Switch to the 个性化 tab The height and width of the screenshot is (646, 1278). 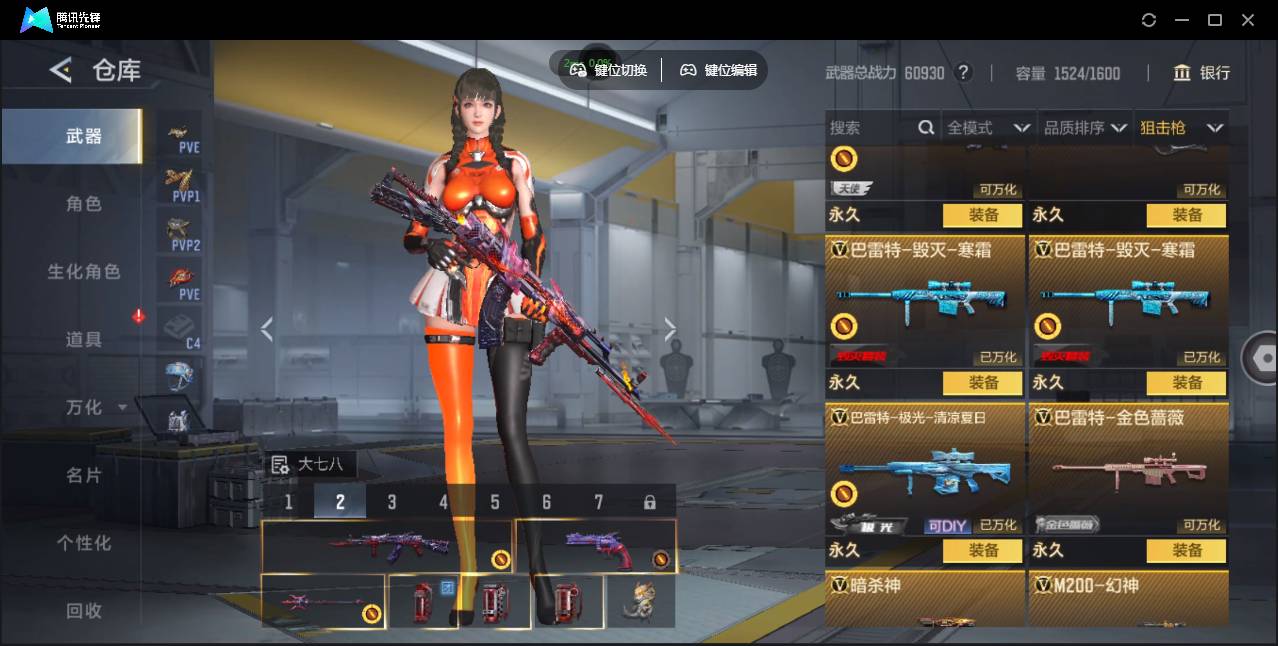click(84, 543)
